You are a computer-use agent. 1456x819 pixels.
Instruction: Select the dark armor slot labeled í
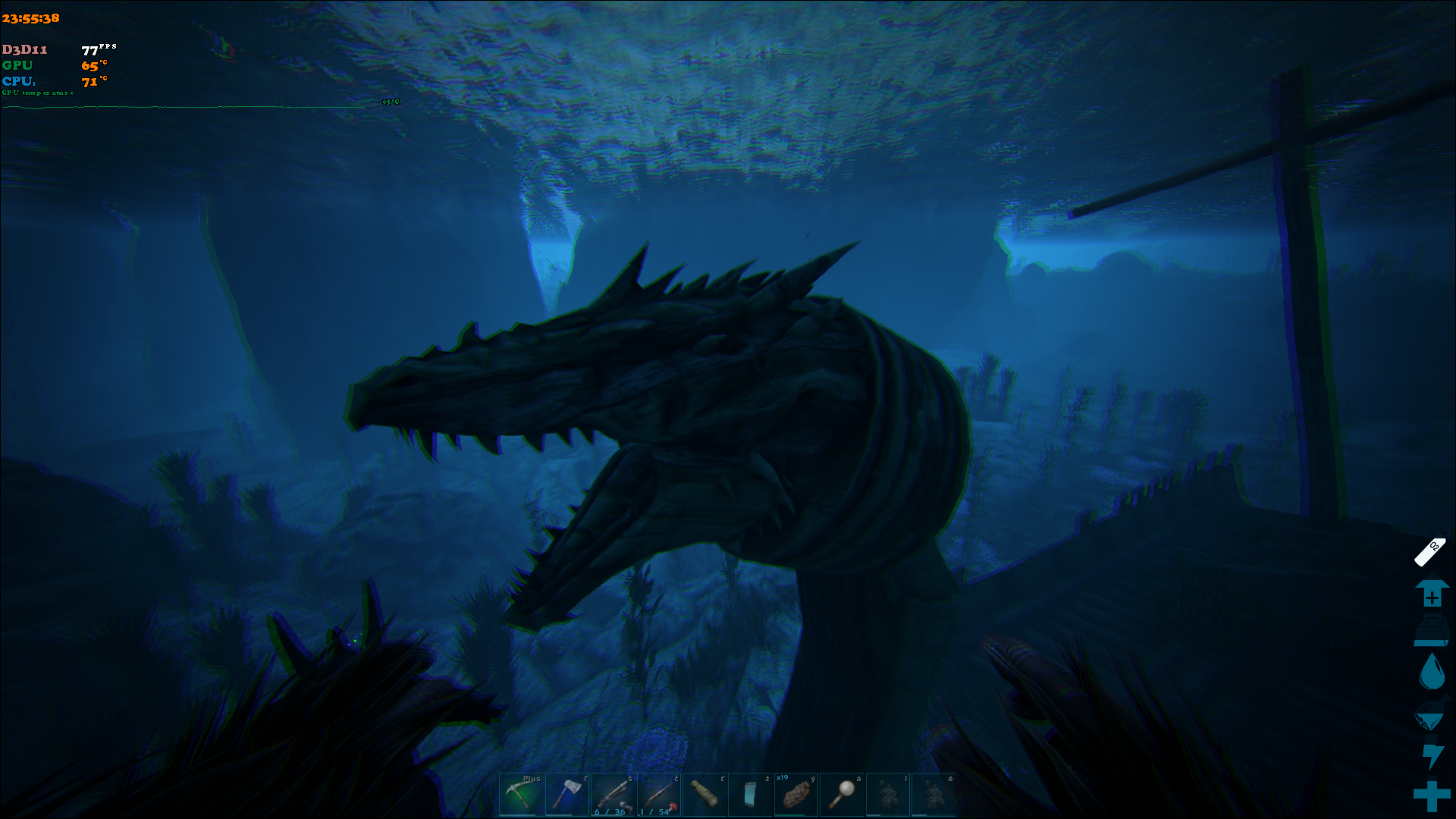click(x=887, y=794)
